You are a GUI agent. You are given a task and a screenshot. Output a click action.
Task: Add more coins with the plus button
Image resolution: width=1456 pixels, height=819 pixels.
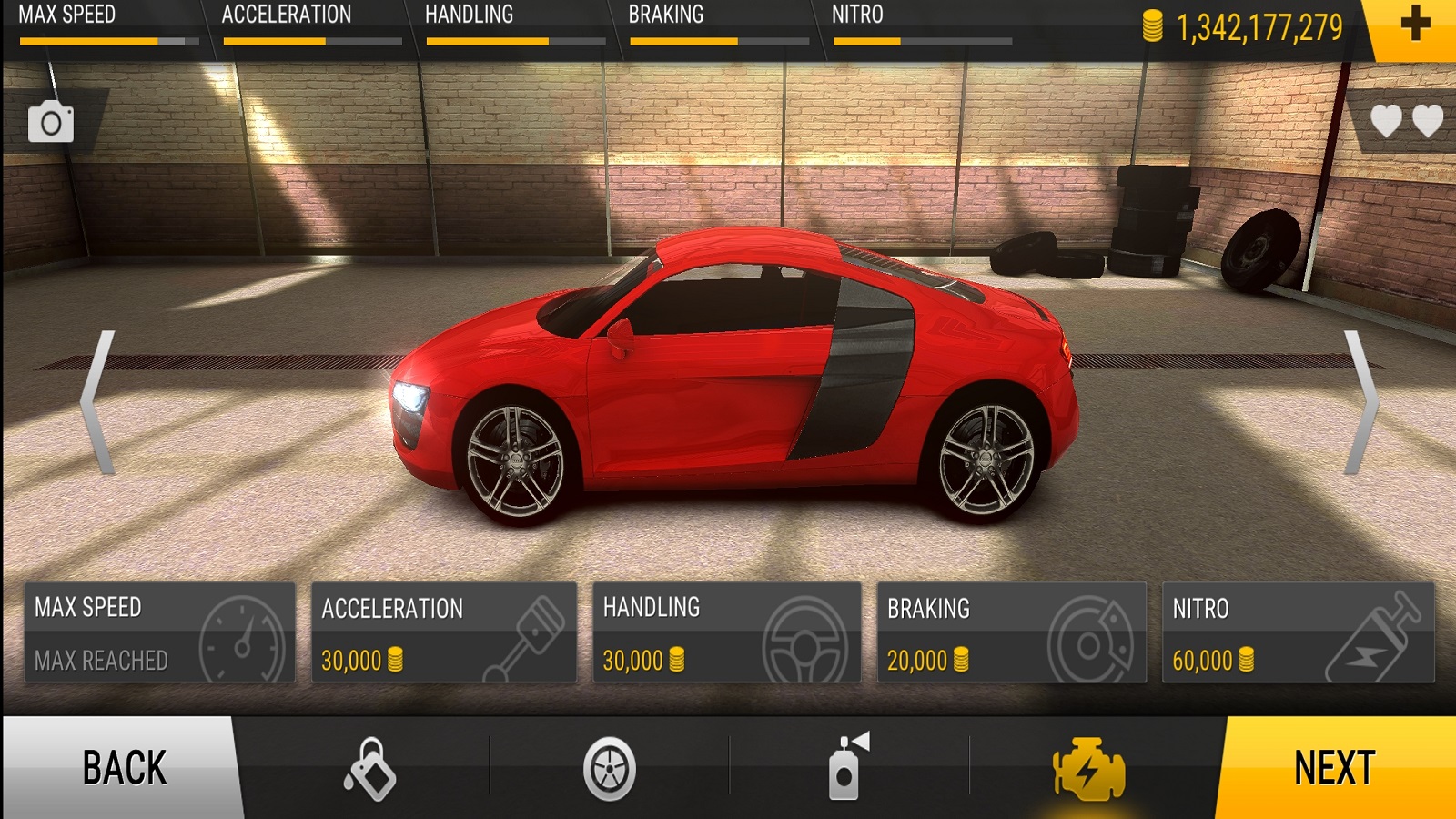[1415, 25]
